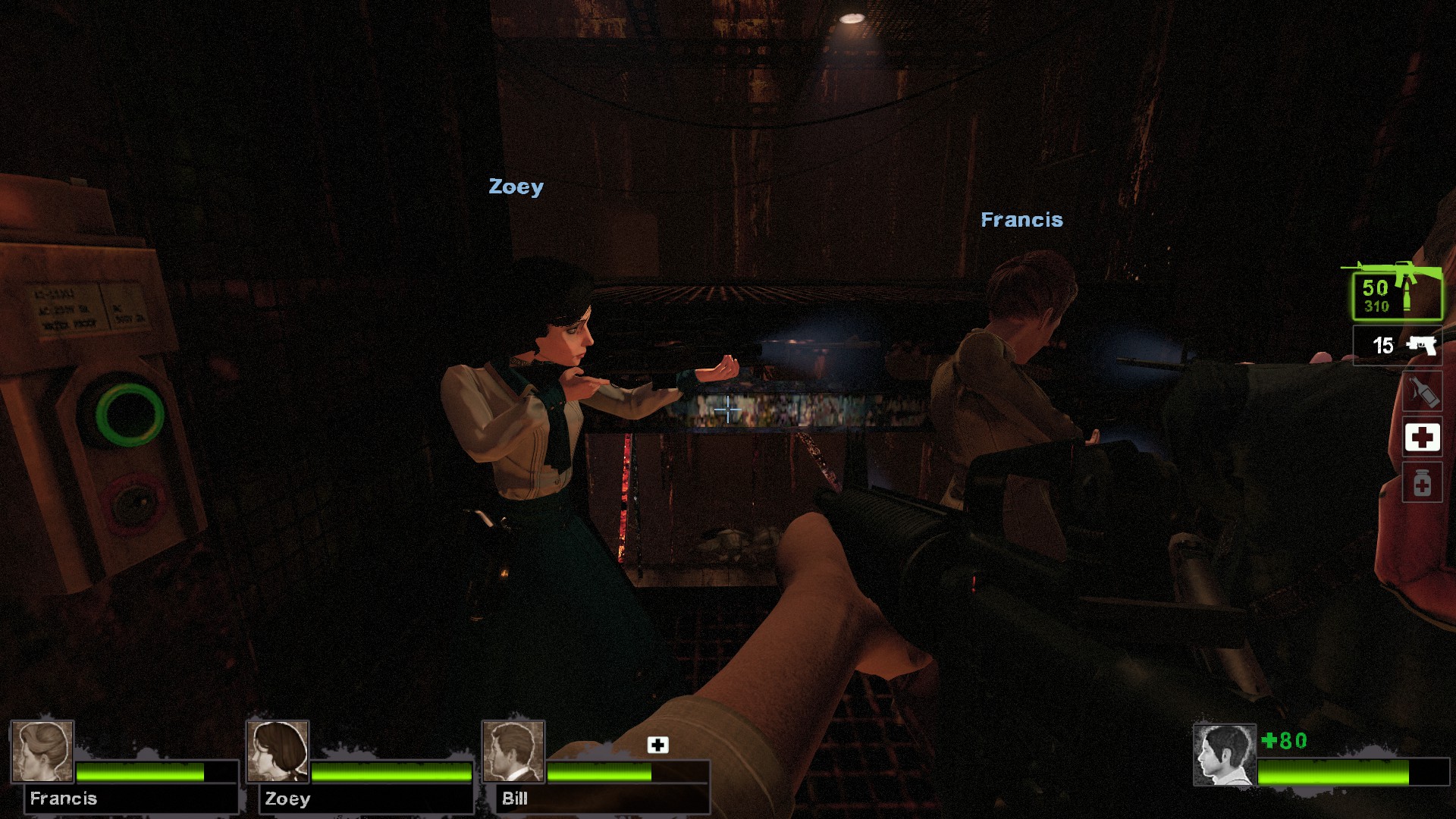Image resolution: width=1456 pixels, height=819 pixels.
Task: Select the first aid kit slot
Action: [1422, 438]
